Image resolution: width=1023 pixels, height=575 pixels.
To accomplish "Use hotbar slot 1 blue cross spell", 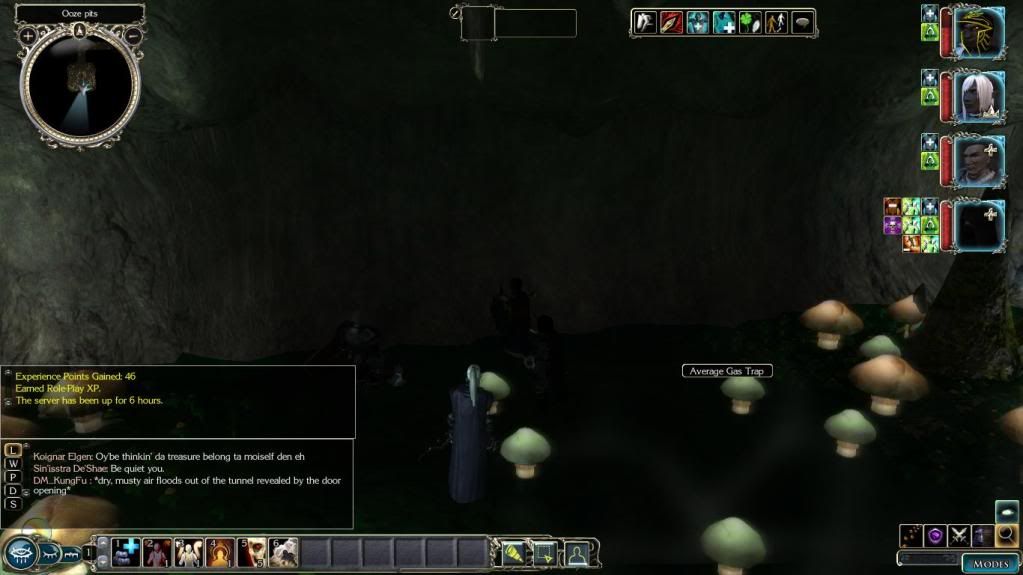I will [127, 551].
